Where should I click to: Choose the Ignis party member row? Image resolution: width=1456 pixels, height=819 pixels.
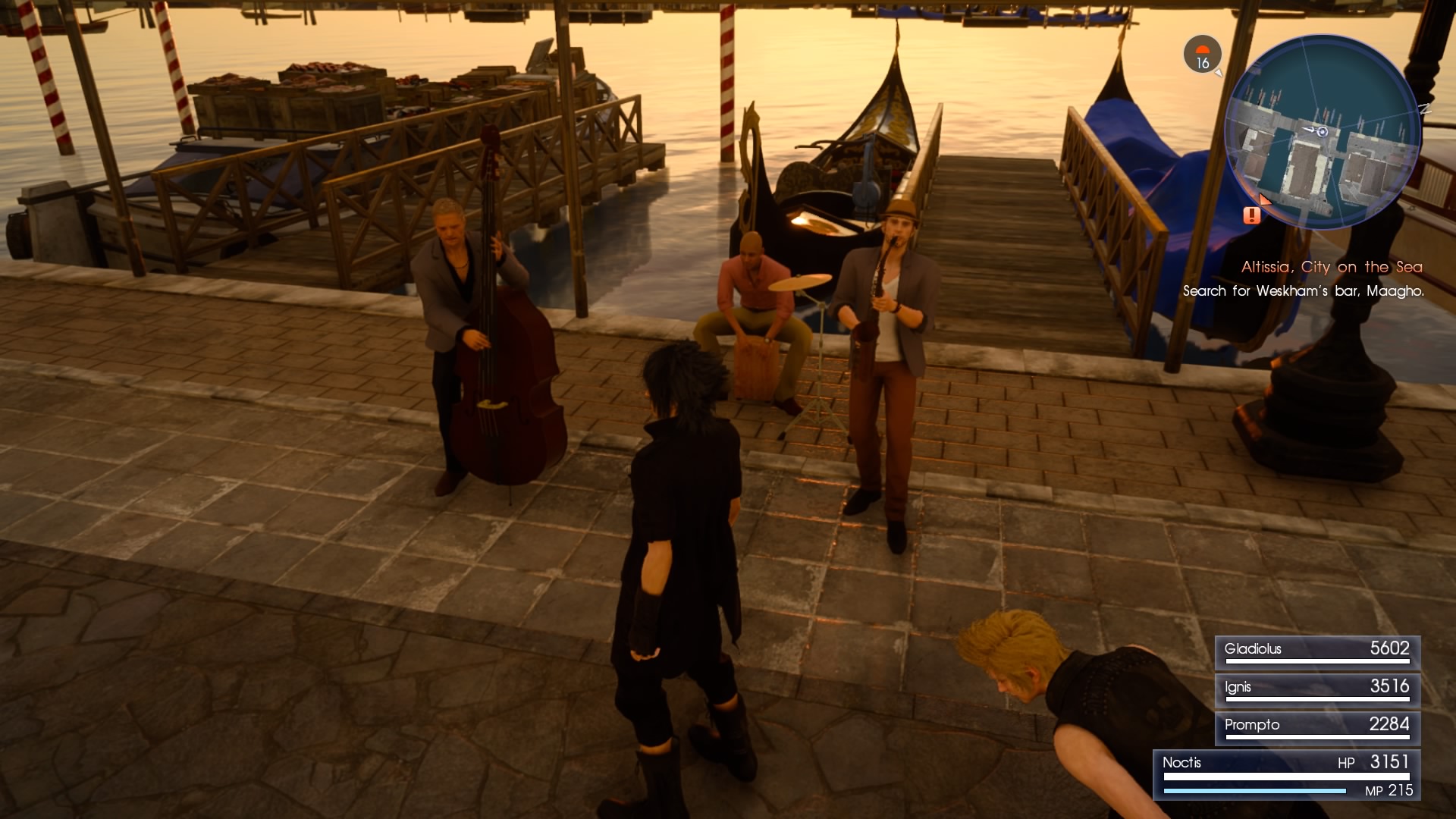pyautogui.click(x=1317, y=689)
